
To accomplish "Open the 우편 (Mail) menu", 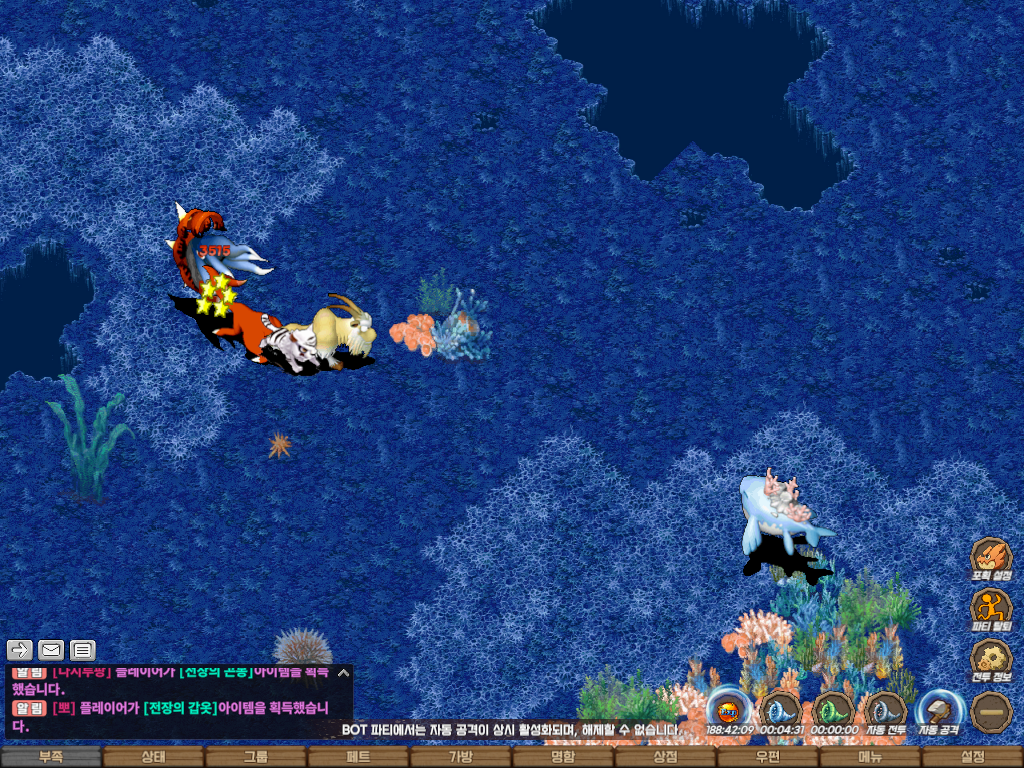I will pos(767,758).
